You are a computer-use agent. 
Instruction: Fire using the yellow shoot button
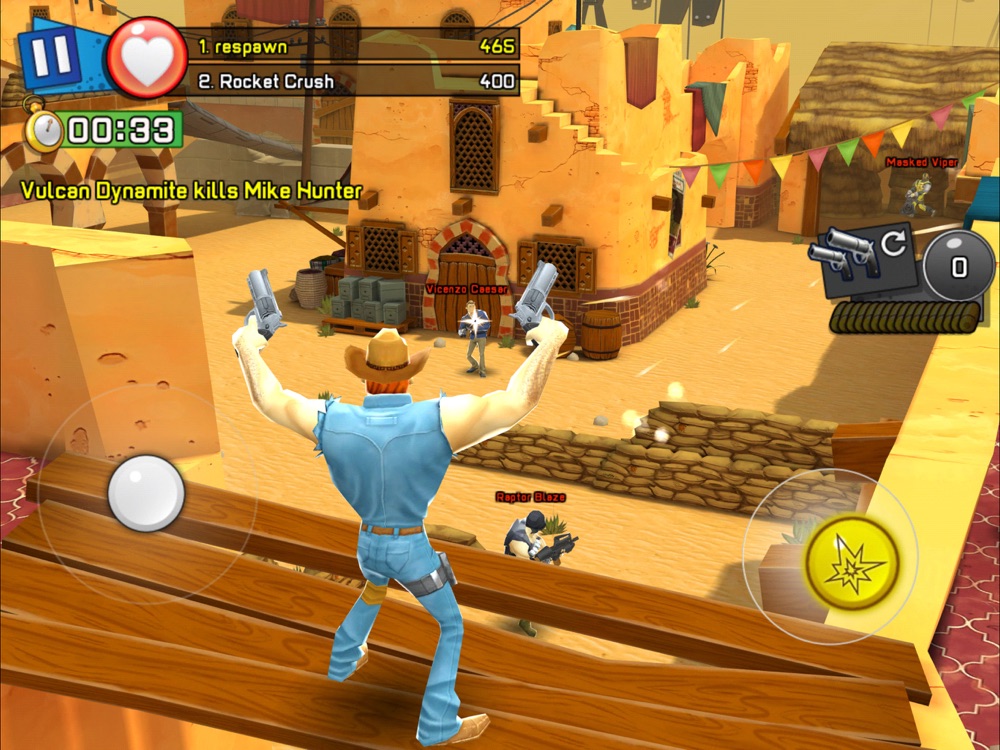click(x=851, y=562)
